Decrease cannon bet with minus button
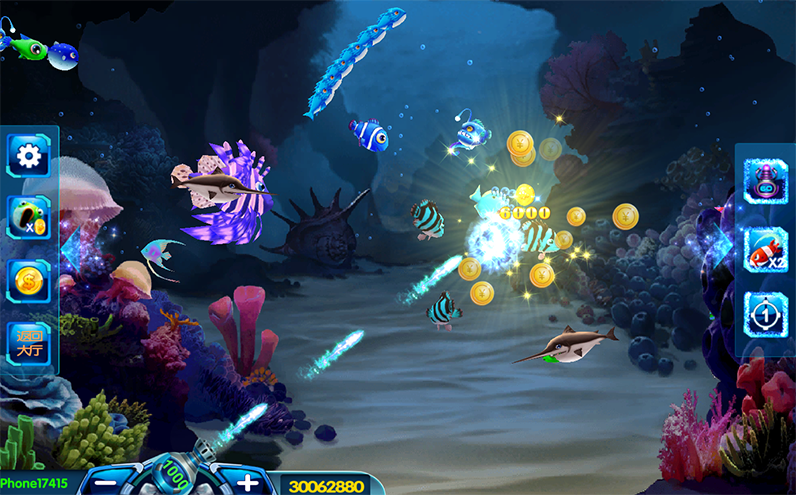This screenshot has height=495, width=796. pyautogui.click(x=107, y=483)
